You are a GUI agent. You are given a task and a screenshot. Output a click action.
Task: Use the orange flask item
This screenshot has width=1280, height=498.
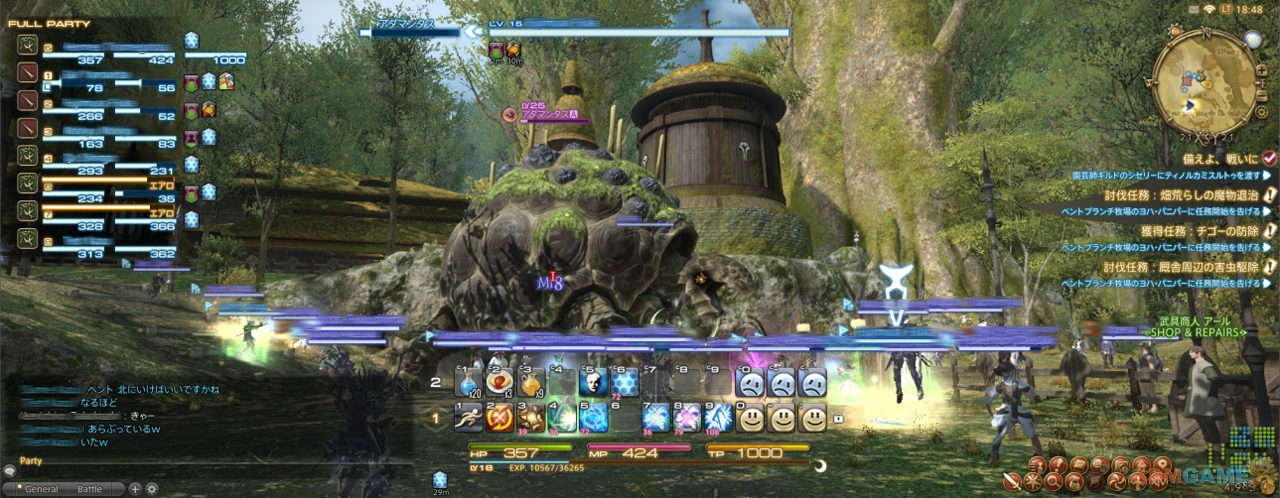tap(531, 381)
